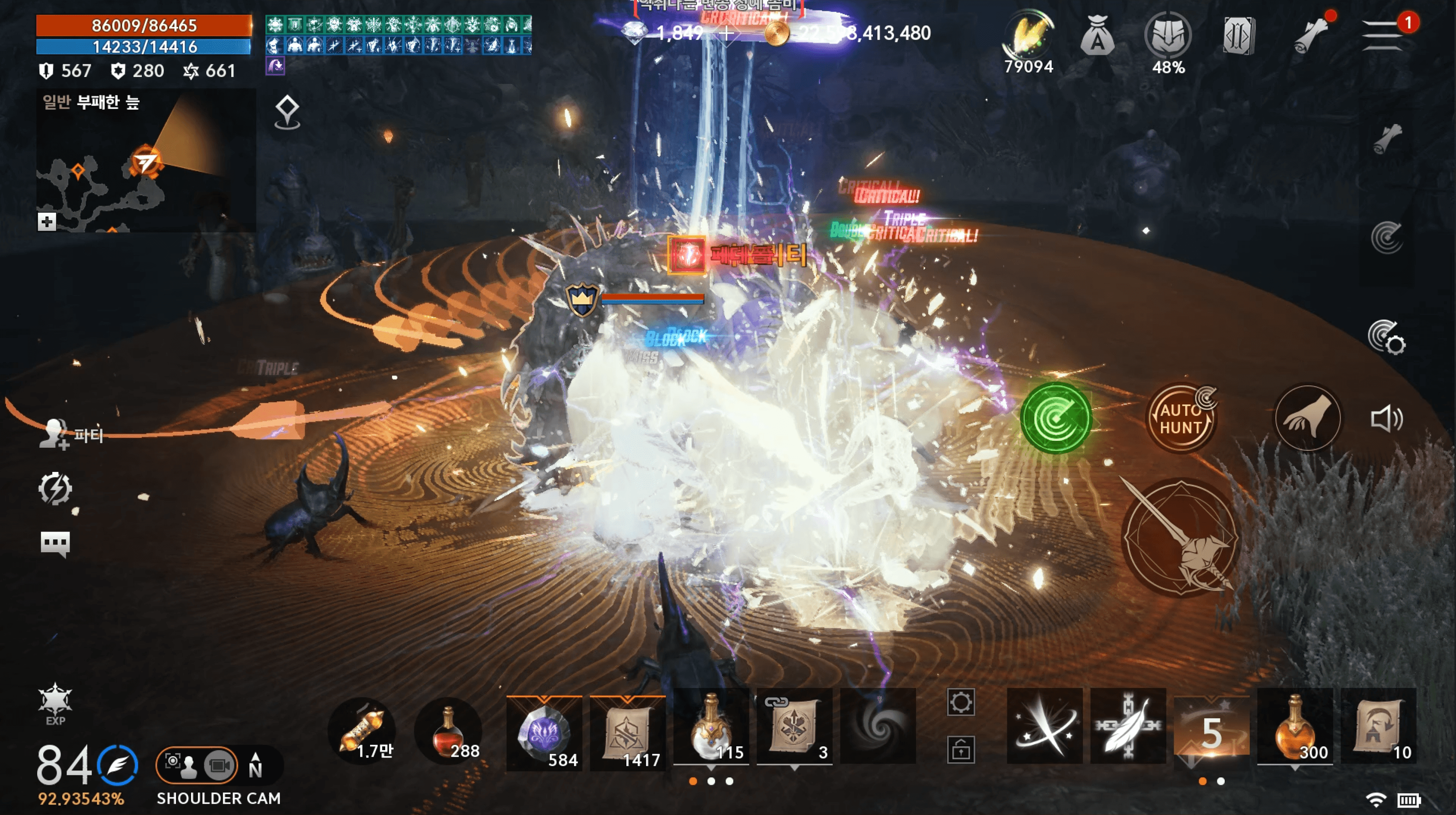Use the red health potion slot
1456x815 pixels.
click(449, 731)
